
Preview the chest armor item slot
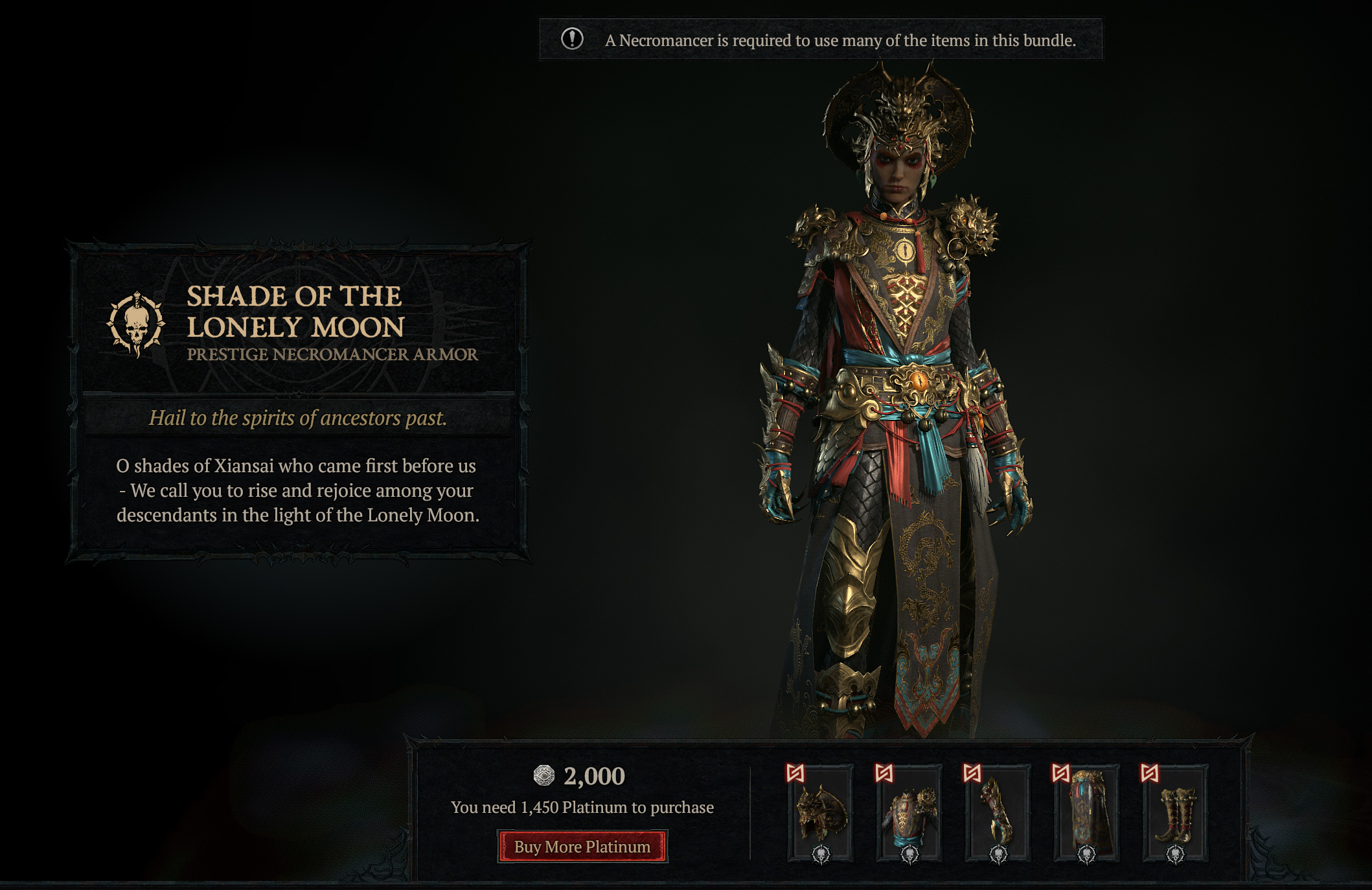[909, 814]
